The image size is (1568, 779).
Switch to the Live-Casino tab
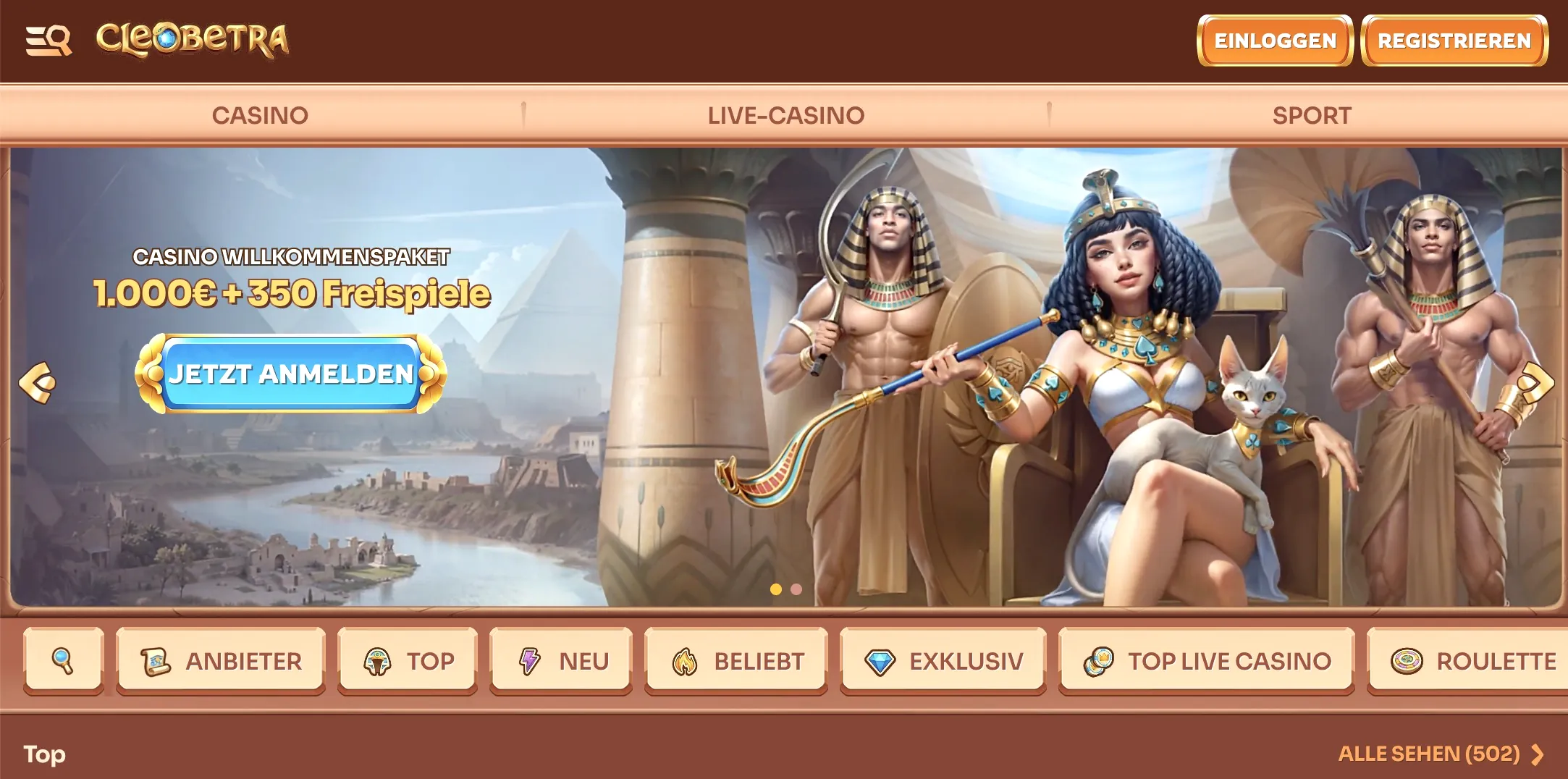(x=785, y=114)
